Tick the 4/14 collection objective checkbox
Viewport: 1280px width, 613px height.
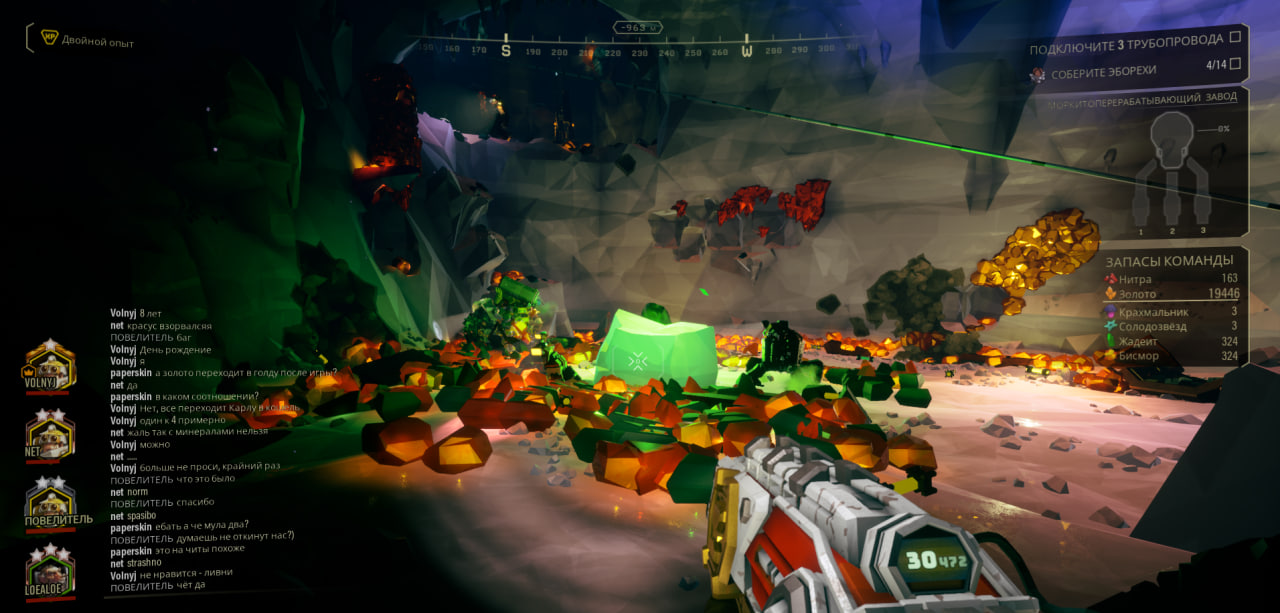tap(1235, 65)
